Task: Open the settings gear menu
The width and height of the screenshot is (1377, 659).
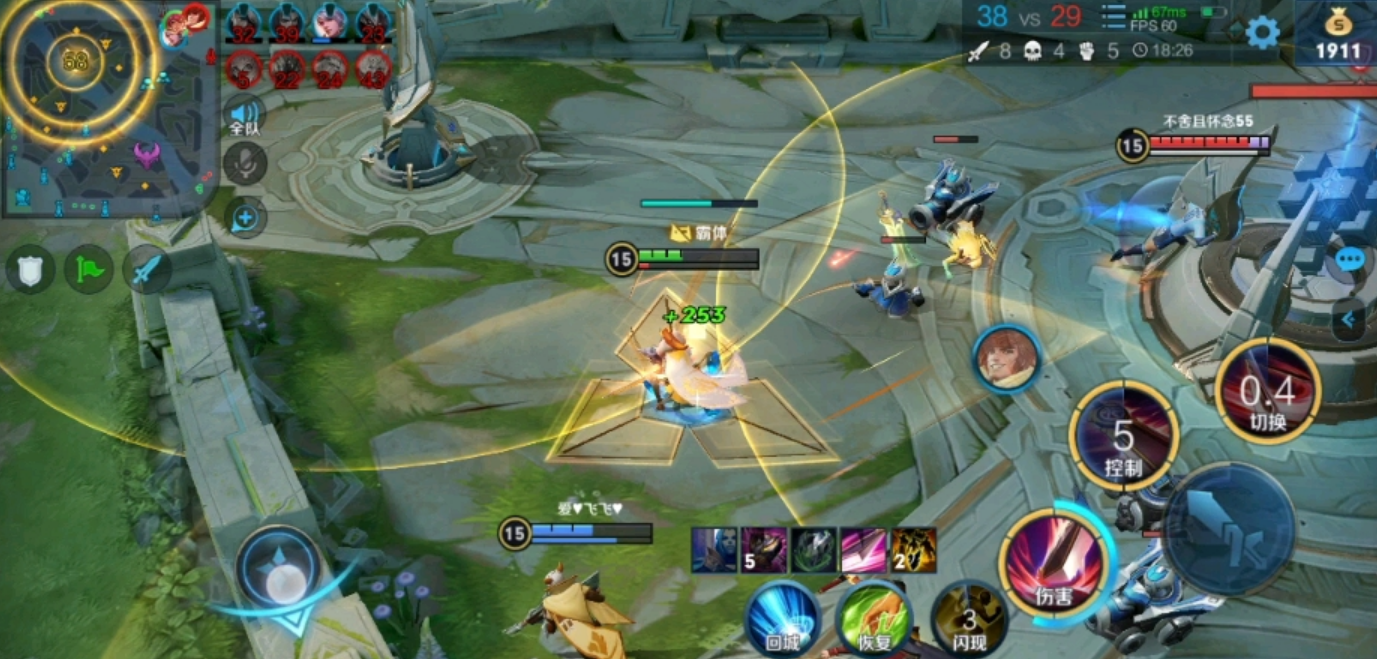Action: tap(1262, 33)
